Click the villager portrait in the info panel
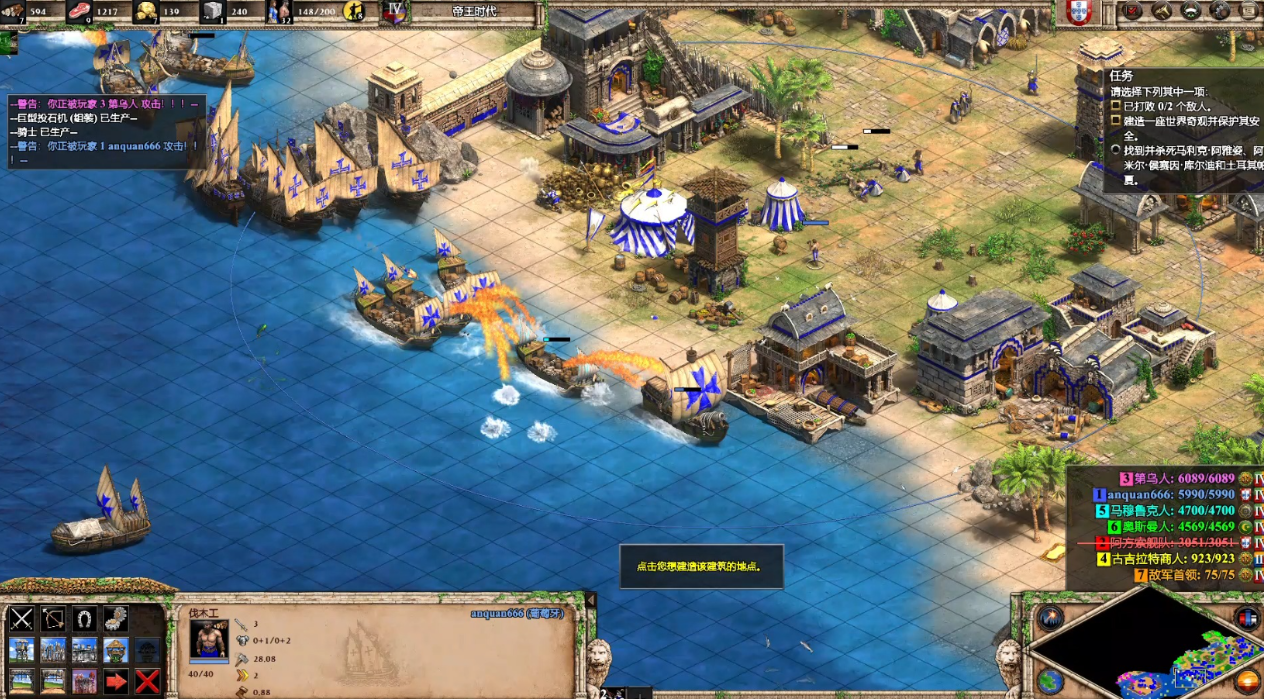Screen dimensions: 1264x699 coord(209,639)
